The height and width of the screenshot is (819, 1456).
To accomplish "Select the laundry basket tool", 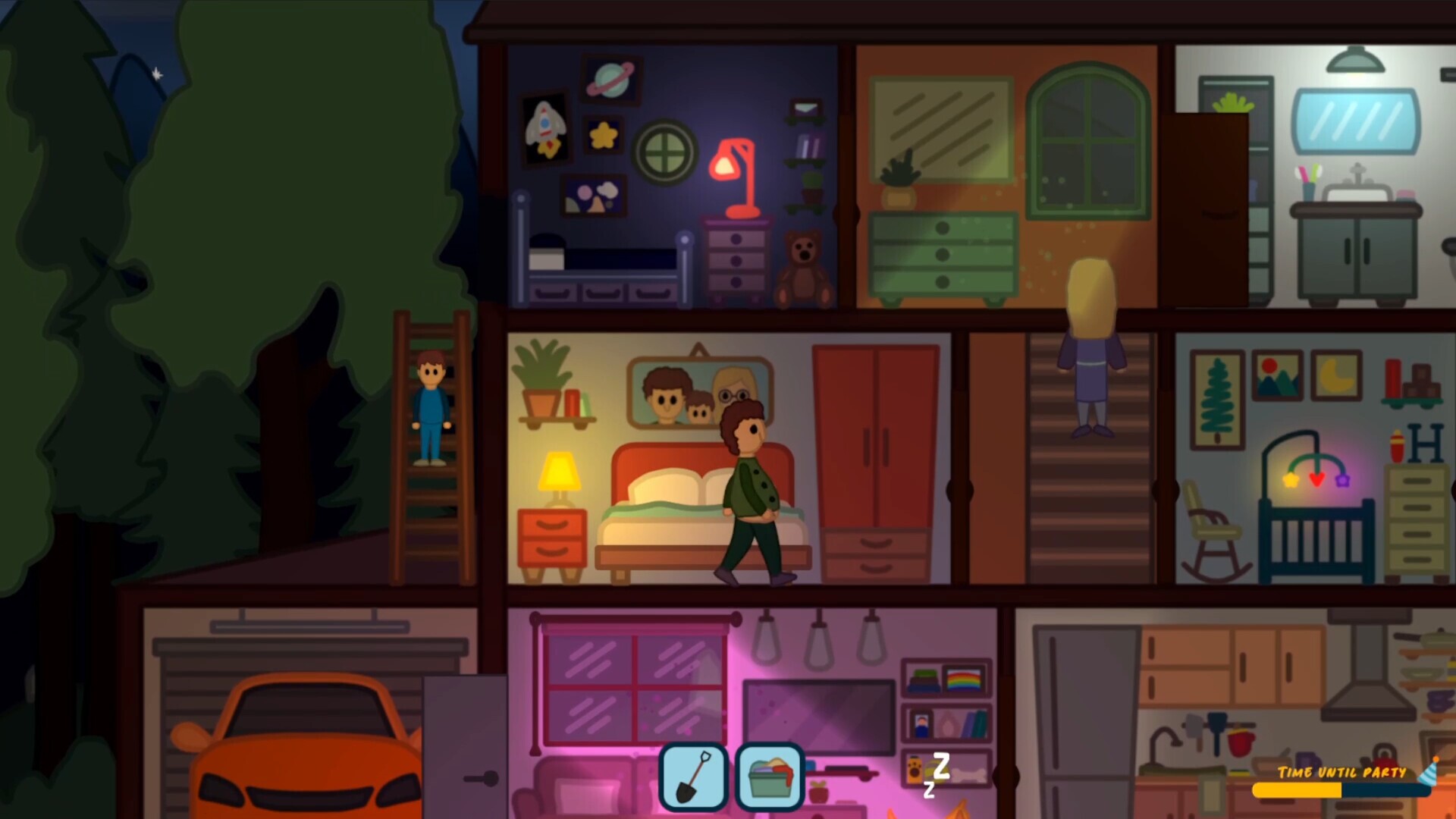I will [768, 776].
